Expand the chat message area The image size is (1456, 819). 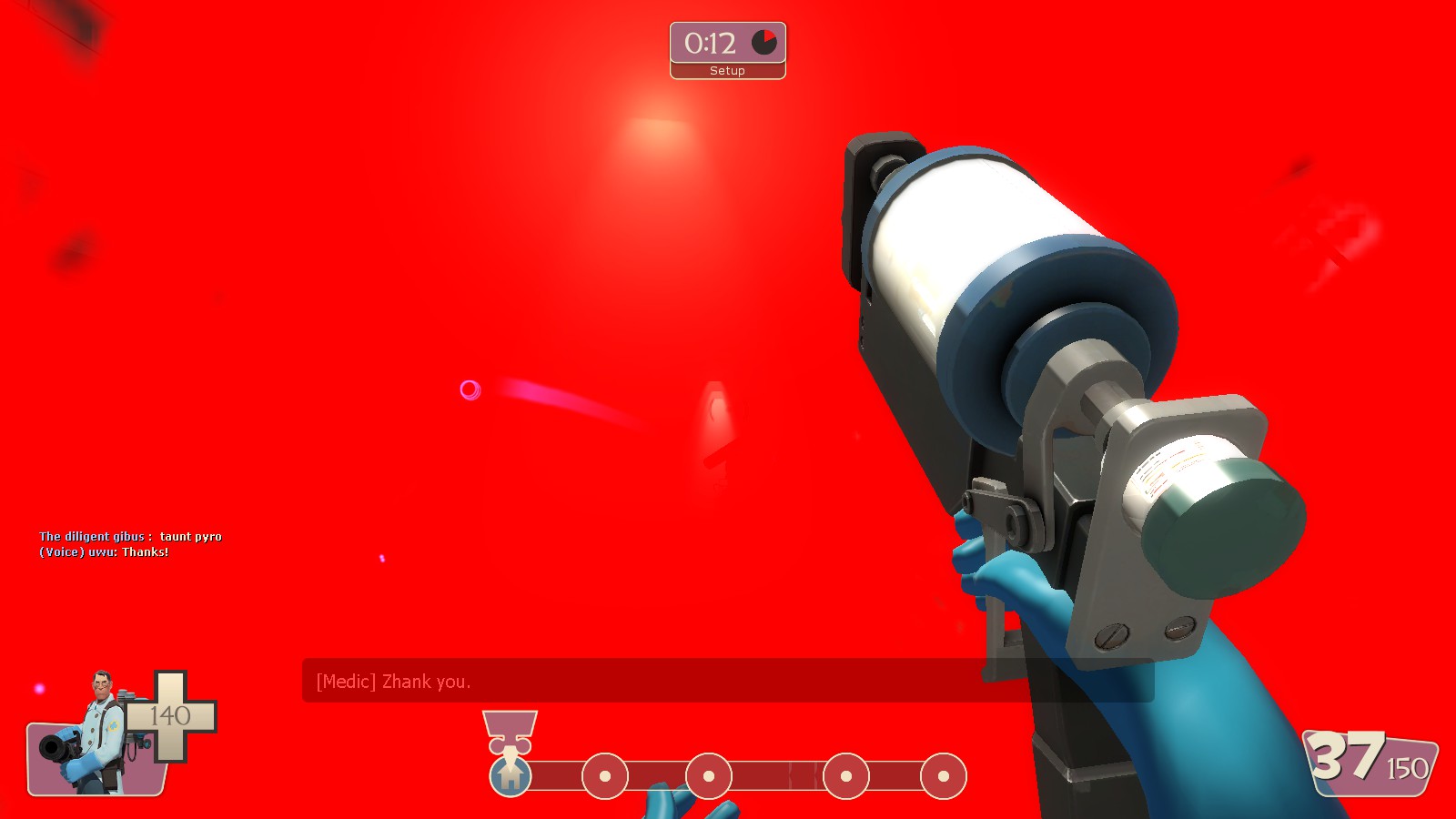637,681
